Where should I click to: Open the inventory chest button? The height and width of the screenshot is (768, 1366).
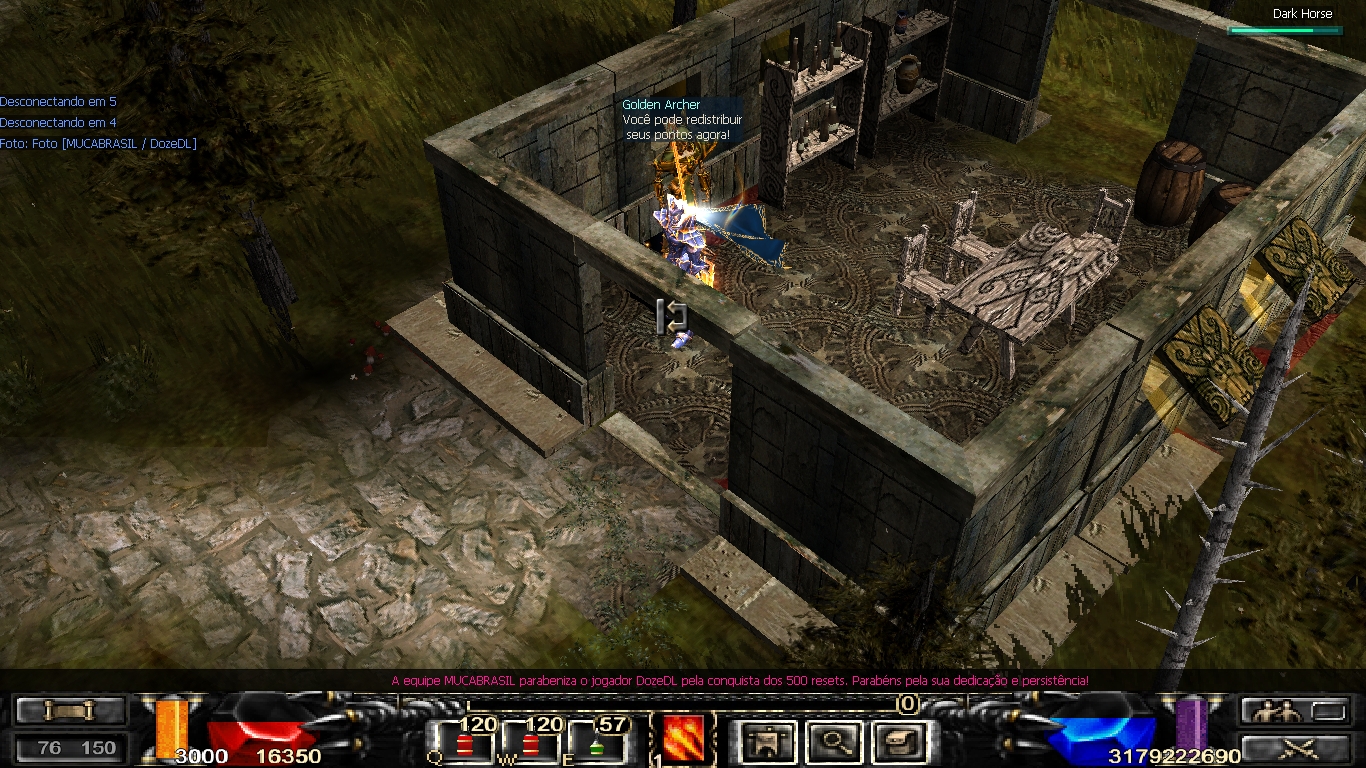899,742
